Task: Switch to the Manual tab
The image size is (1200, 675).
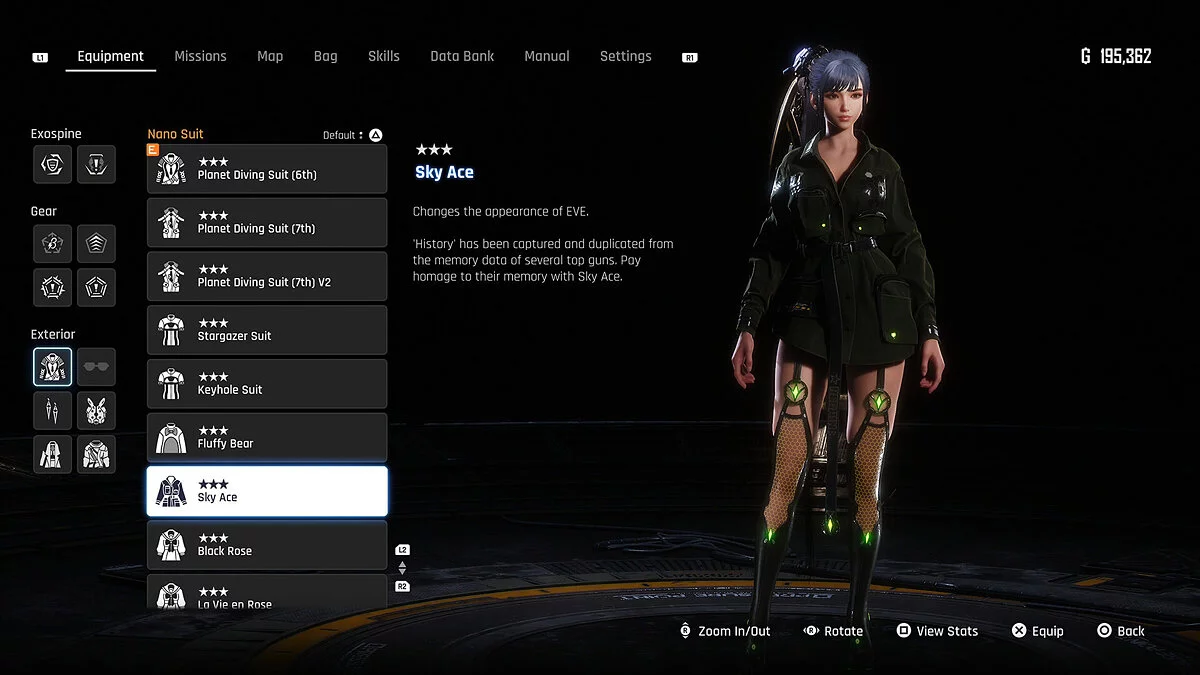Action: [547, 56]
